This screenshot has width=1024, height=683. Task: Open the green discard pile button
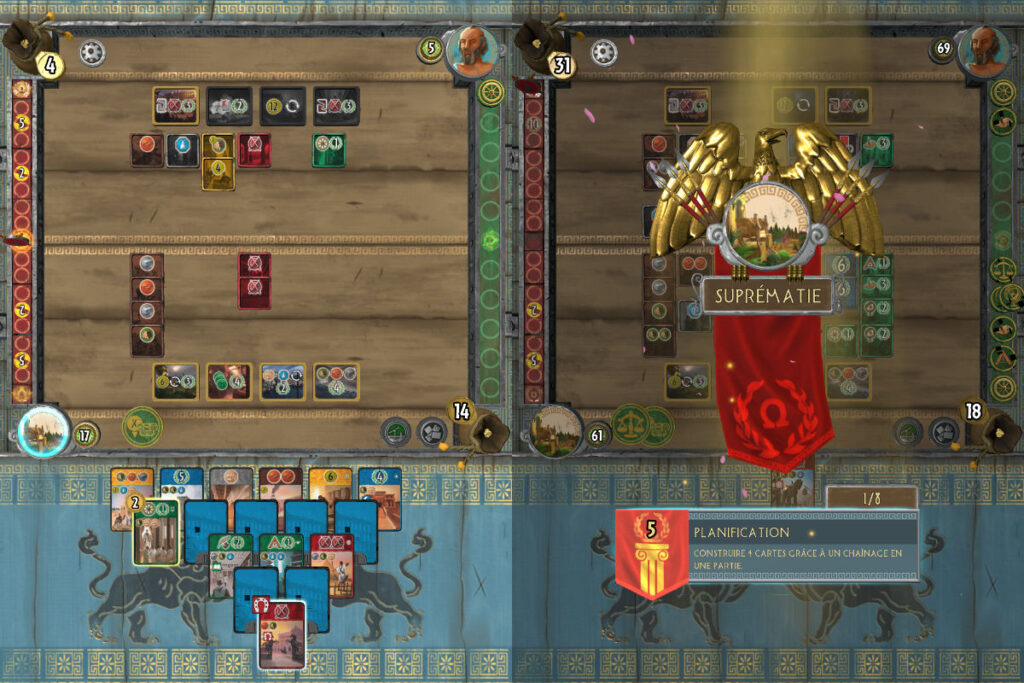397,431
